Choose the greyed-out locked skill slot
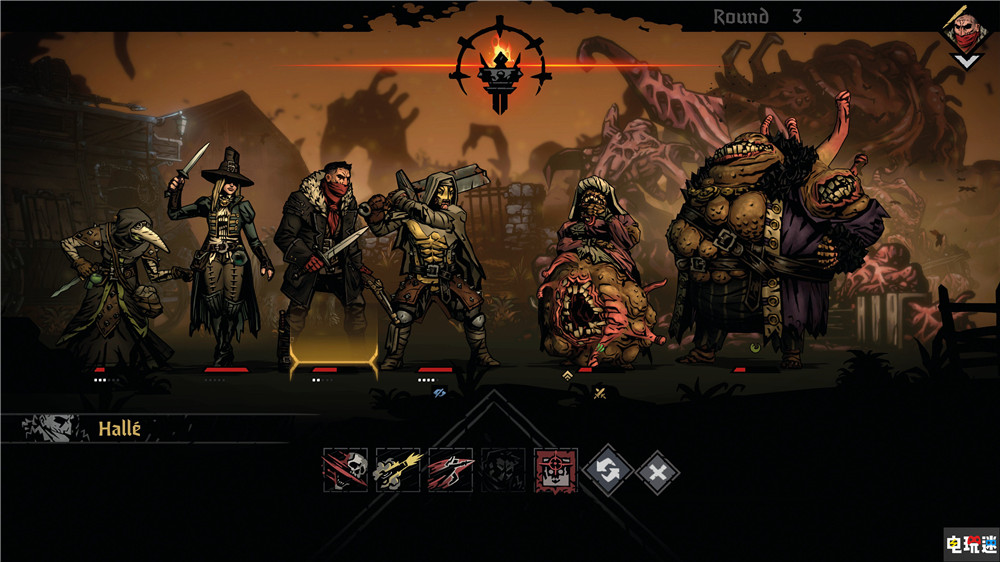 pos(502,469)
